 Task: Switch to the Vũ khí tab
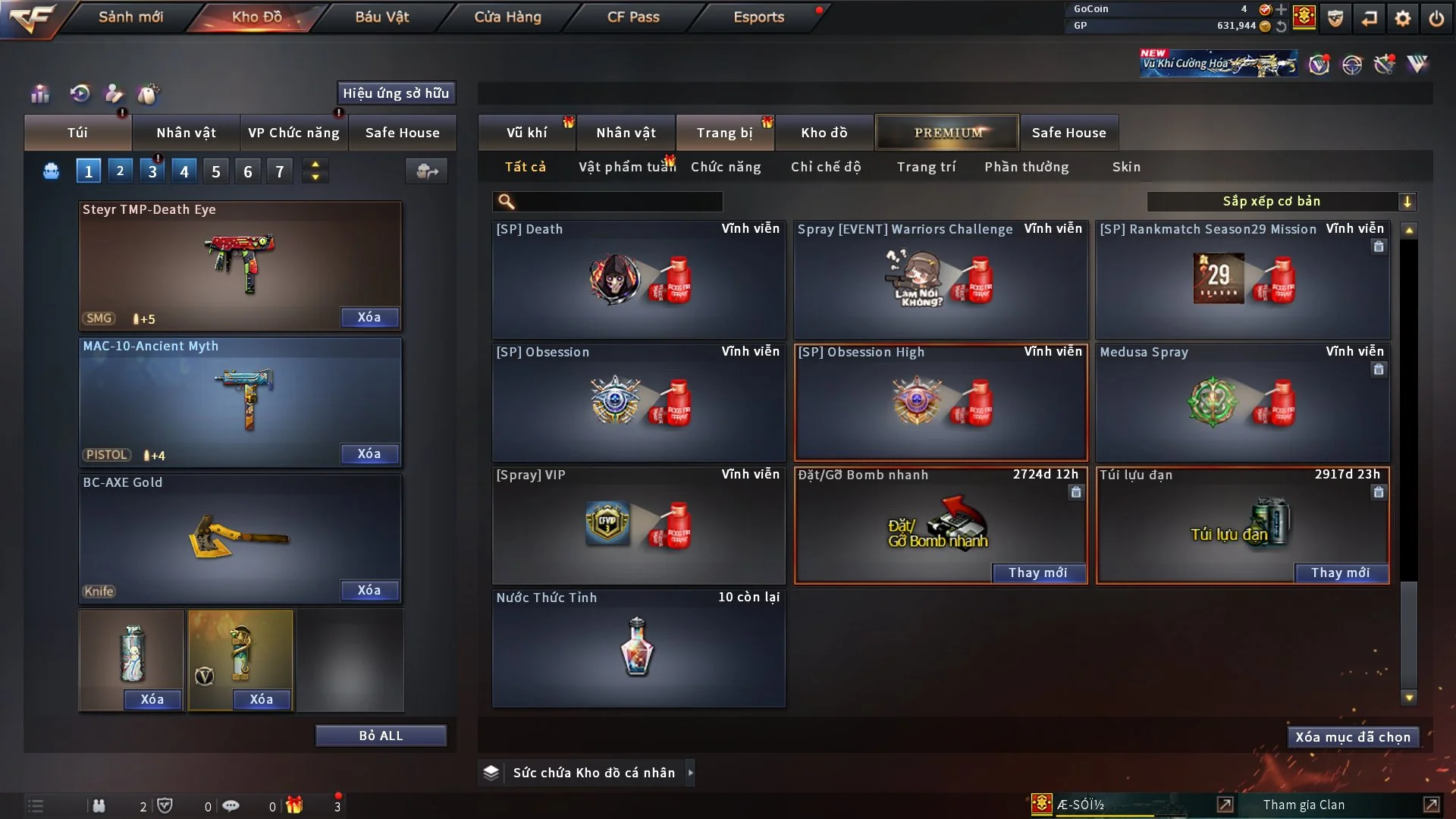coord(526,133)
